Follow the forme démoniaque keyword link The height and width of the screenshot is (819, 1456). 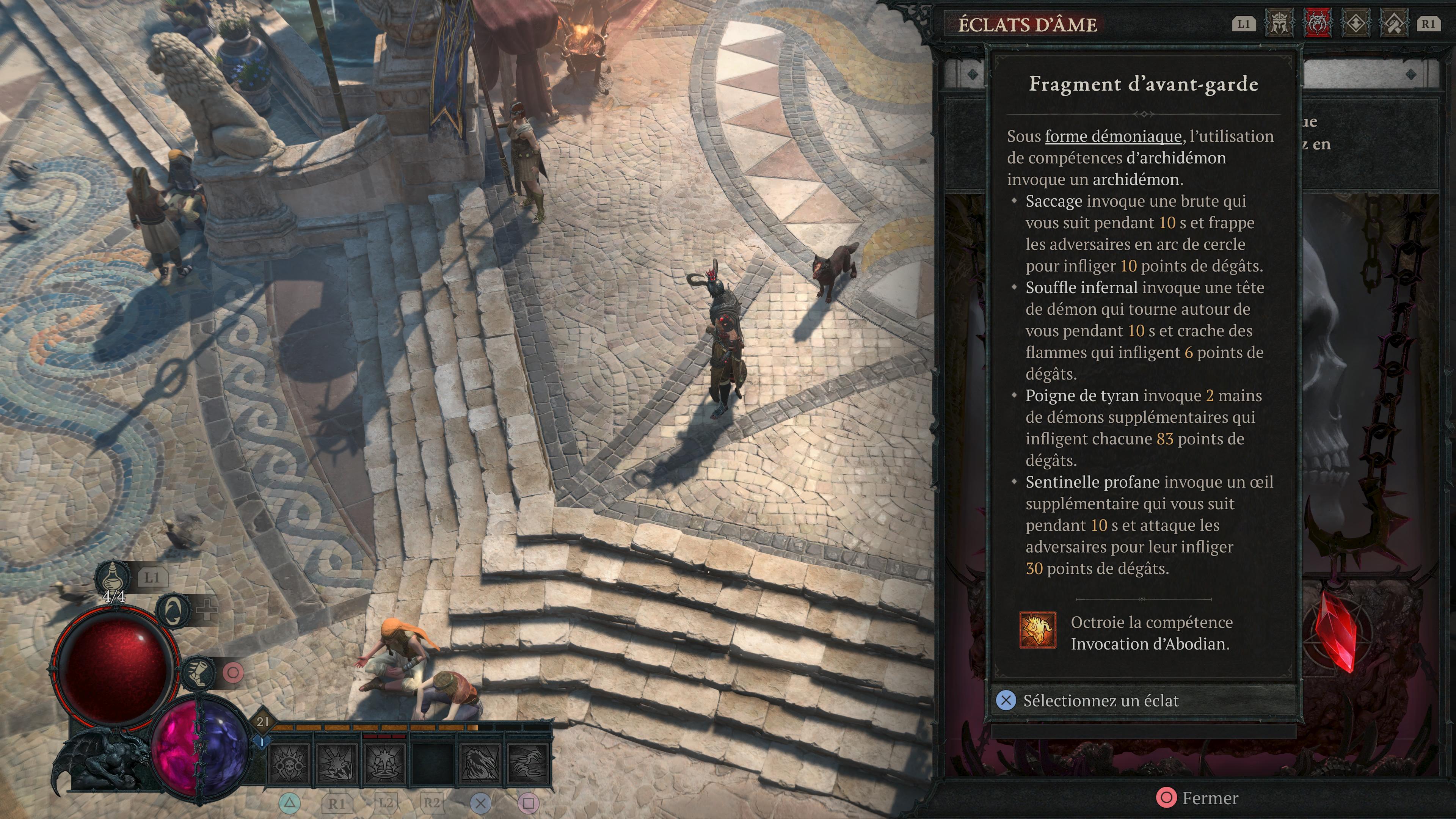[x=1113, y=136]
